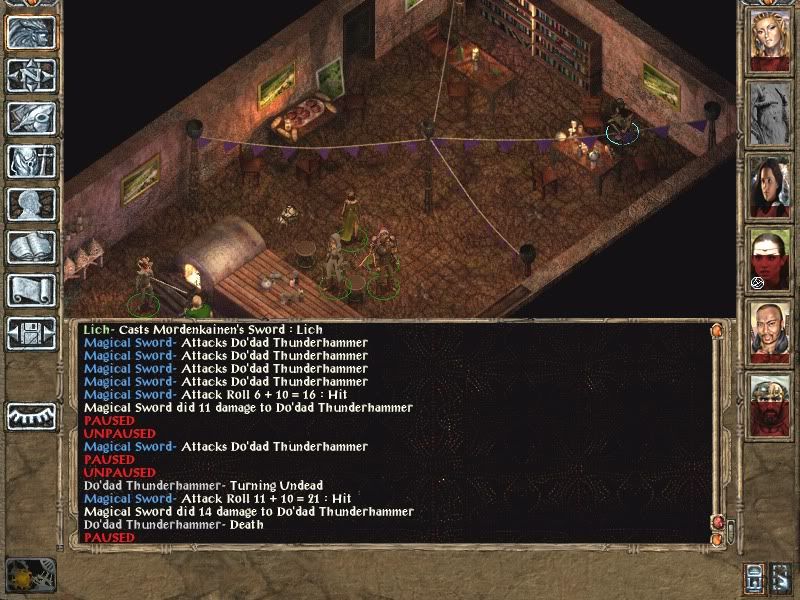Choose the red-tinted bald character portrait
The image size is (800, 600).
tap(770, 260)
